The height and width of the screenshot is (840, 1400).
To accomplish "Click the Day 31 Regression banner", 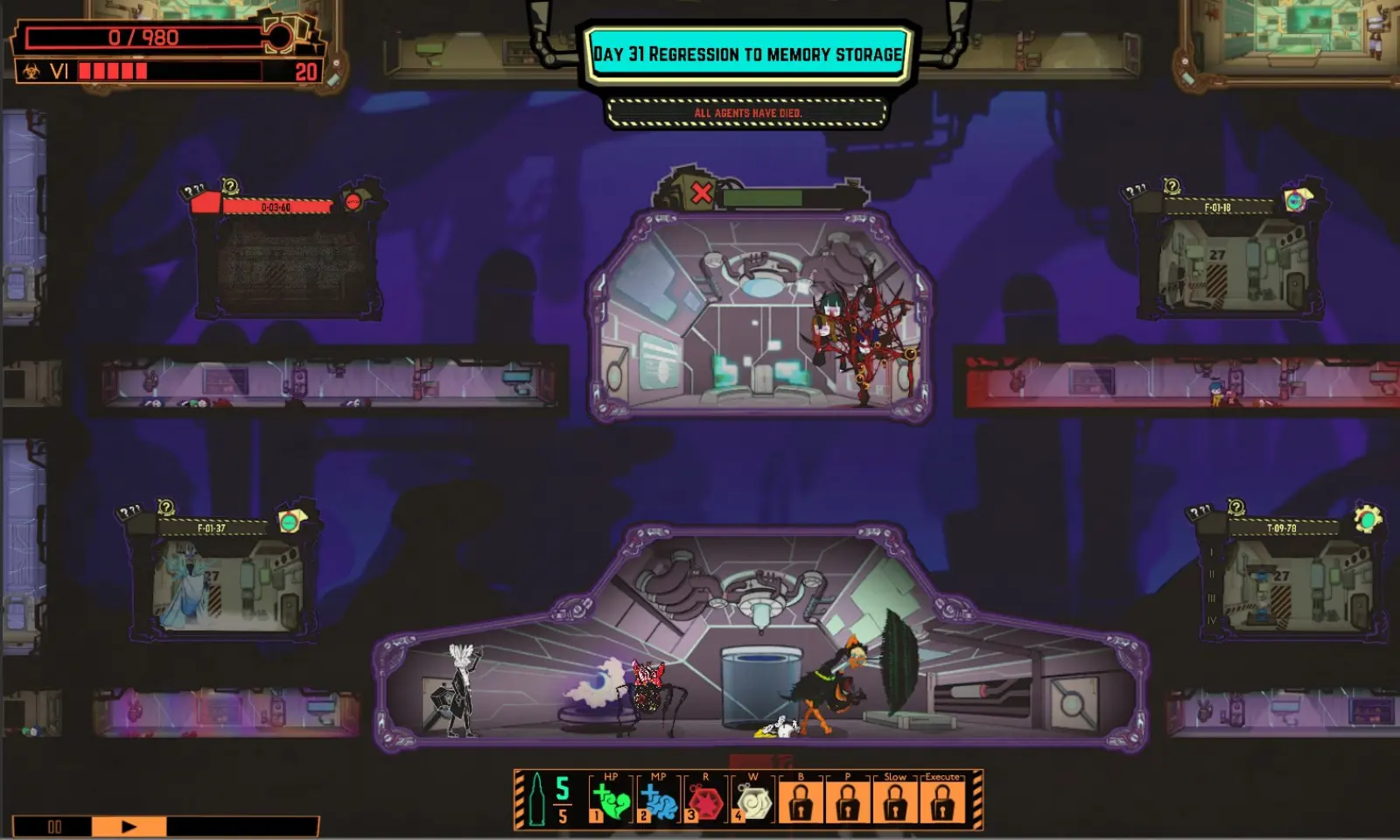I will pos(748,54).
